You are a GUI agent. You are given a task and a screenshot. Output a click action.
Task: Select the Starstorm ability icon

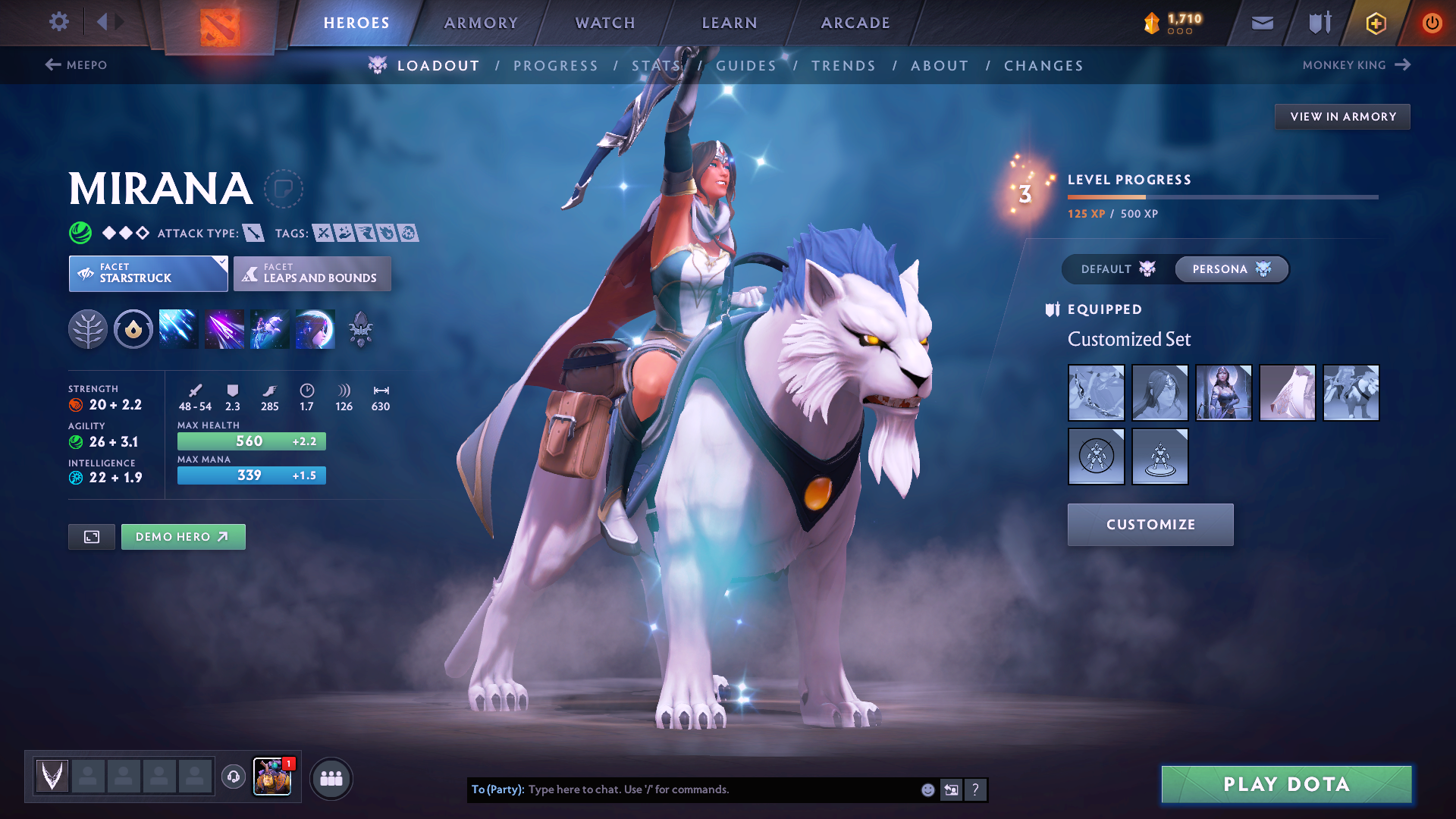coord(178,328)
